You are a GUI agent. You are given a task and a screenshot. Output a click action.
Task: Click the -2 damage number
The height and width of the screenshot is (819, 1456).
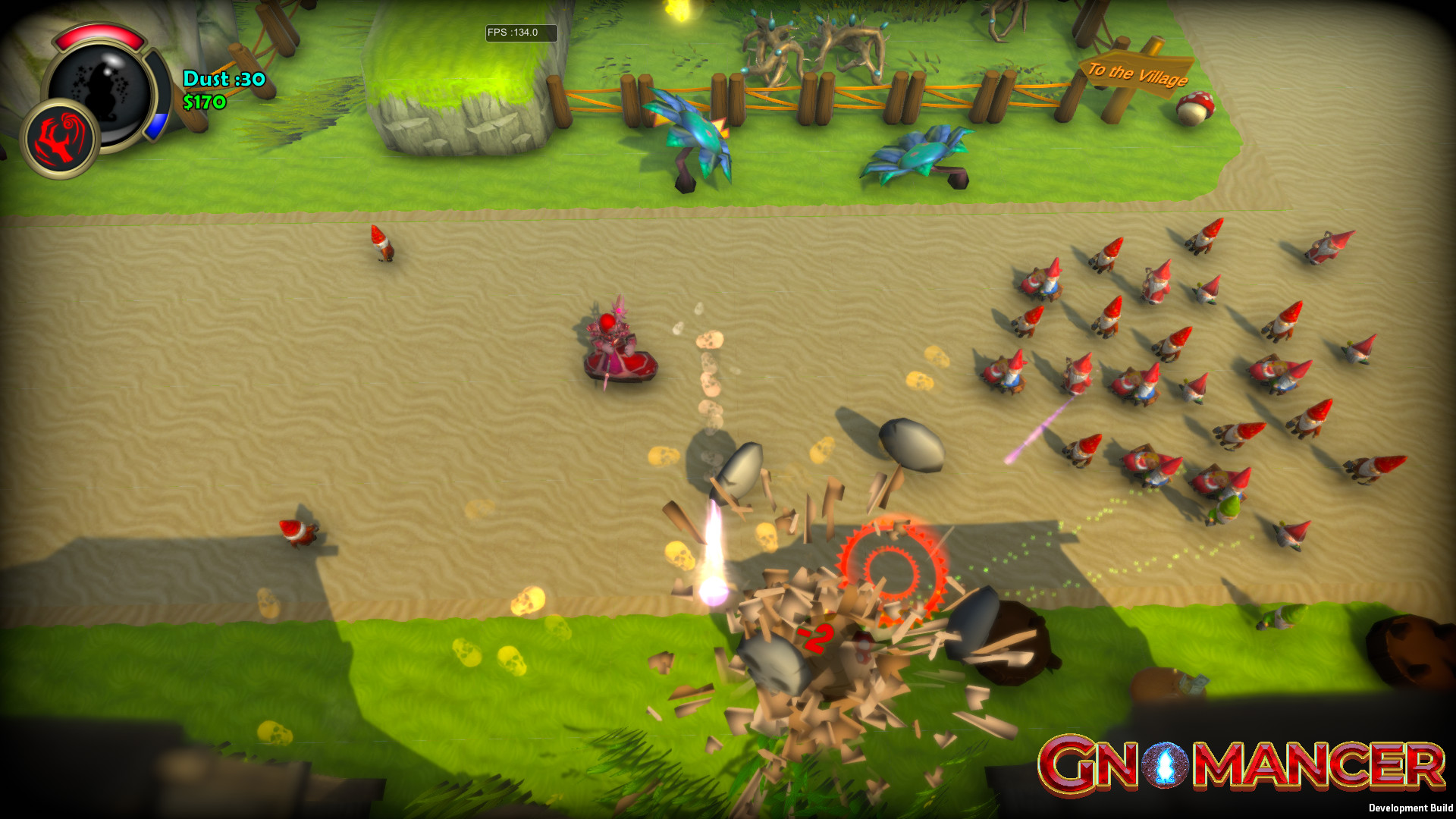[x=814, y=638]
